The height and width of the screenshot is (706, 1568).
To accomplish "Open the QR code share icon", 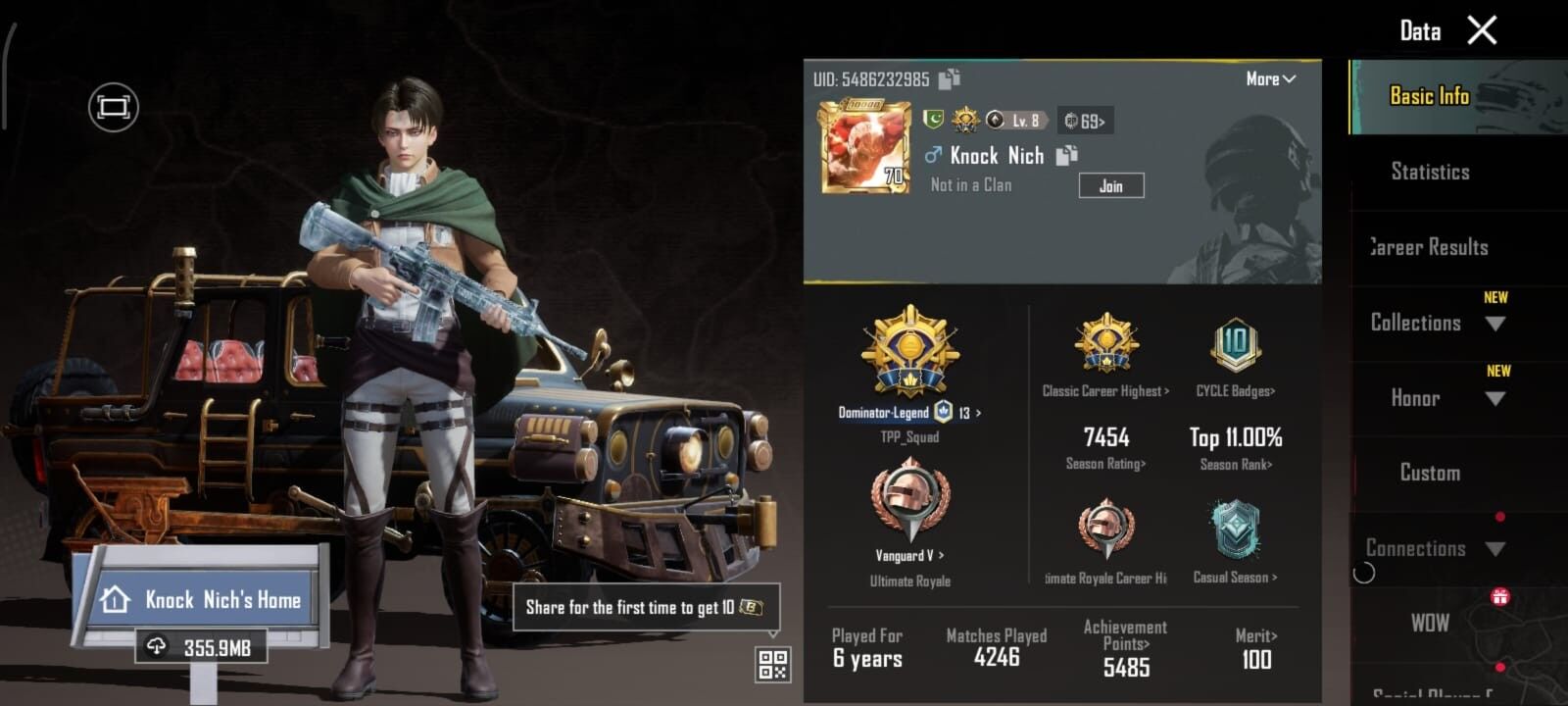I will (x=772, y=665).
